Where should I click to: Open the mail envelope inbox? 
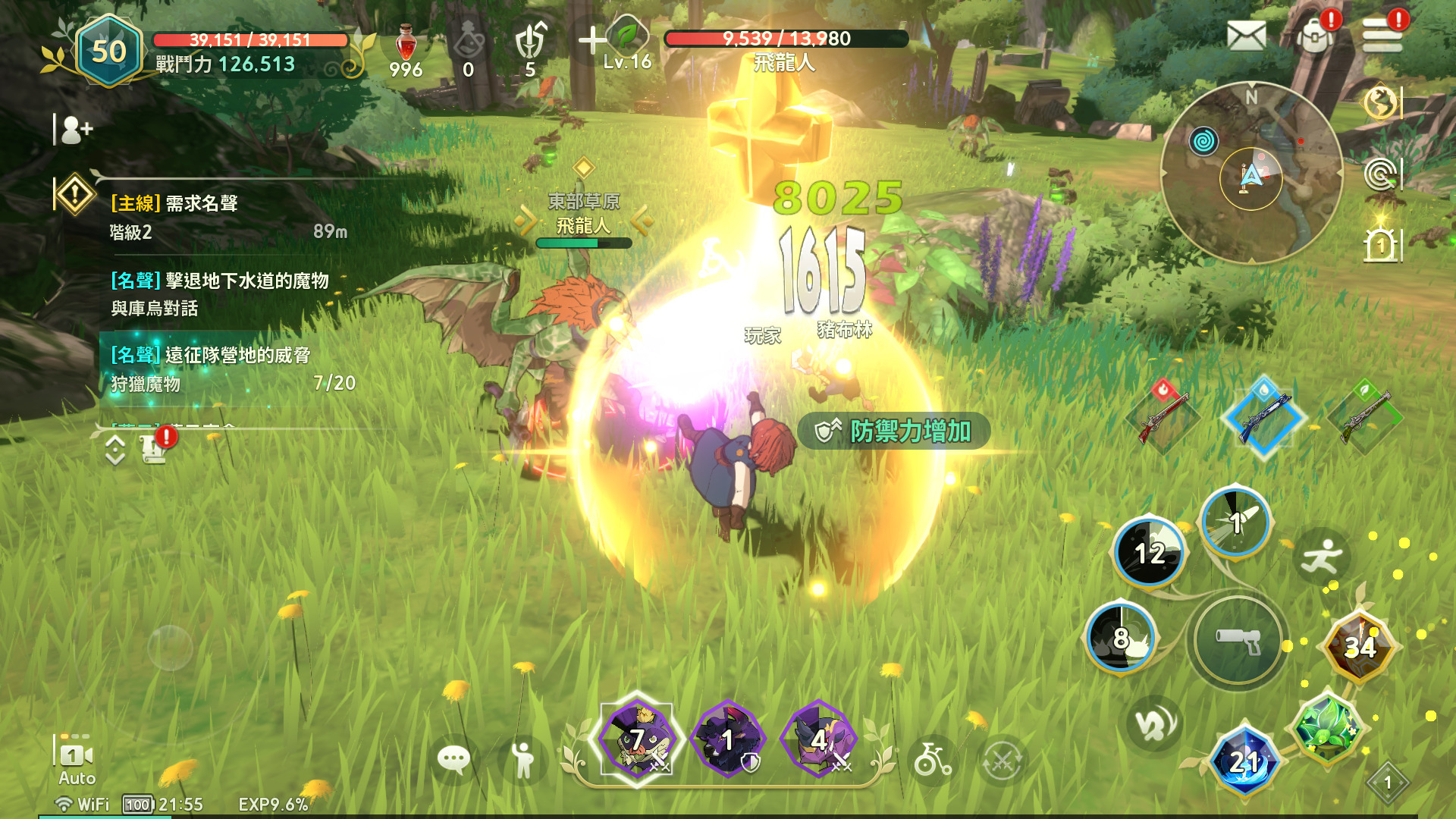1246,35
